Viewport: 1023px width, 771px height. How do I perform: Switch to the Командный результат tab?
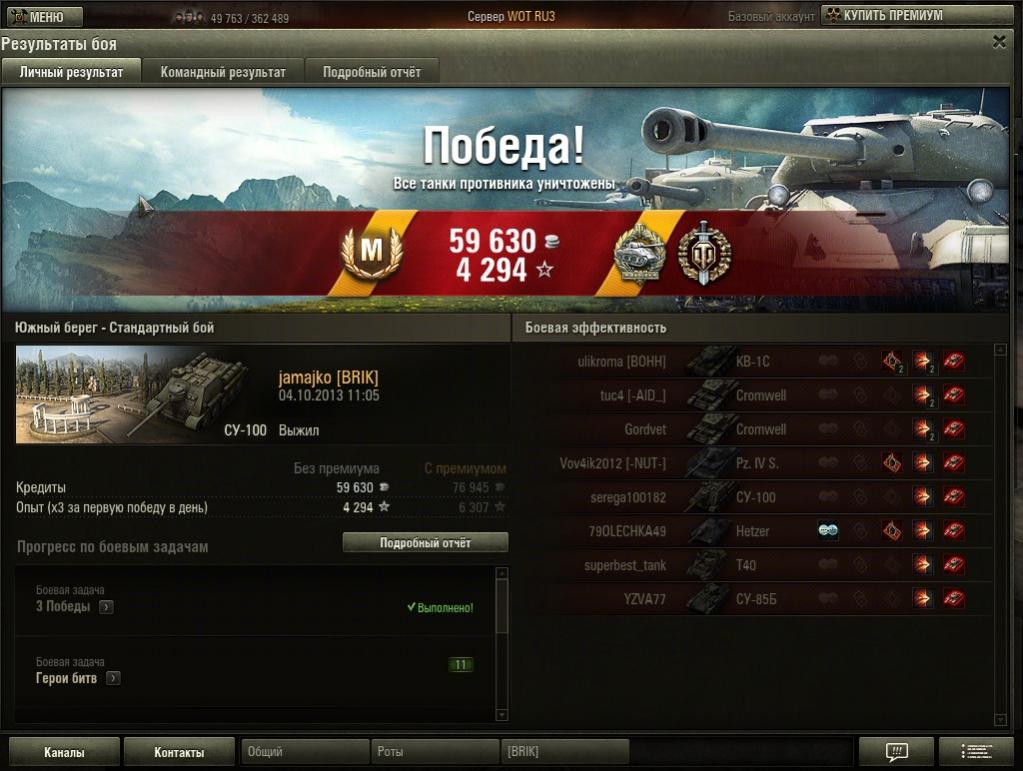point(223,72)
